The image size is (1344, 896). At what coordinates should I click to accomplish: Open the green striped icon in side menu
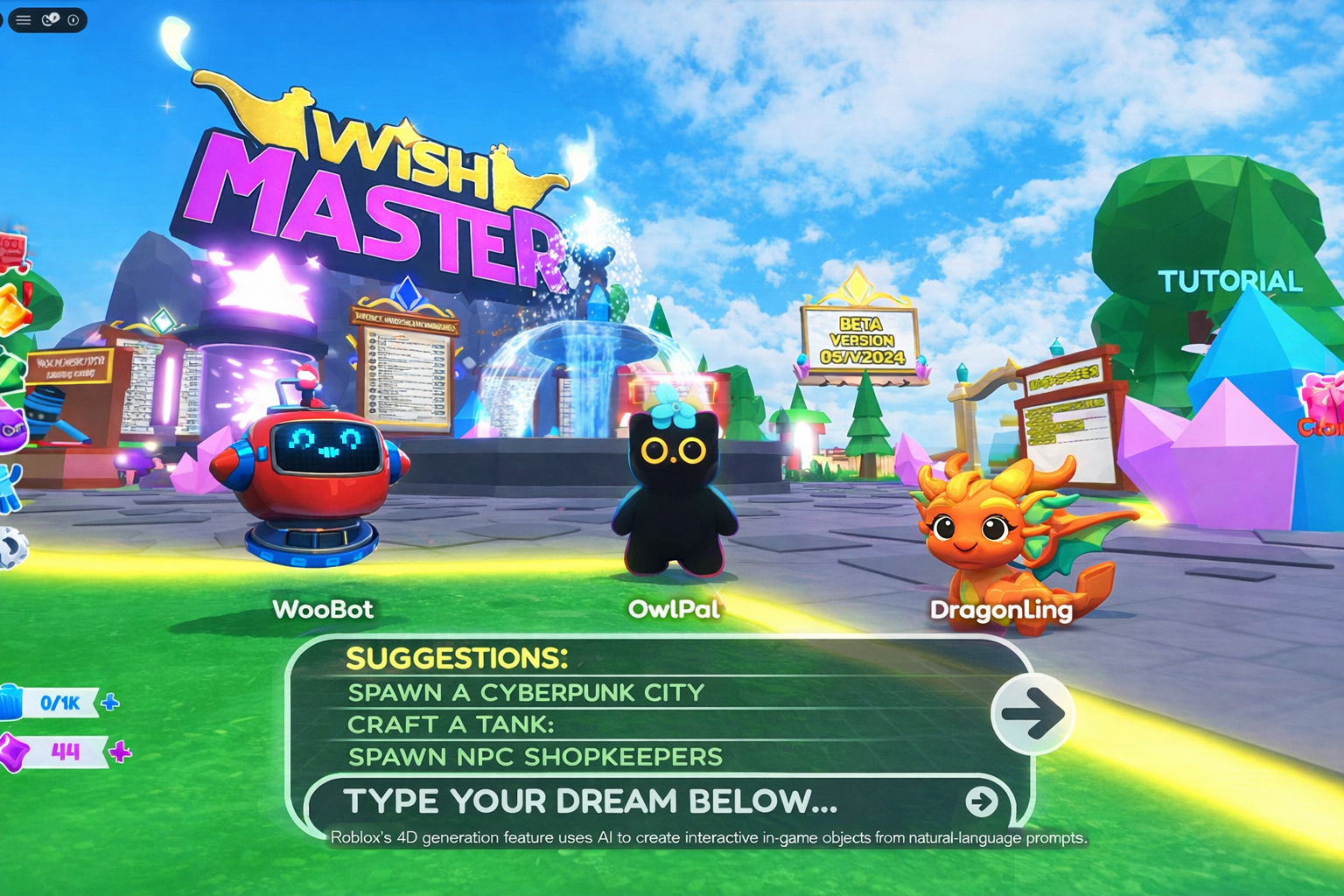(x=10, y=367)
